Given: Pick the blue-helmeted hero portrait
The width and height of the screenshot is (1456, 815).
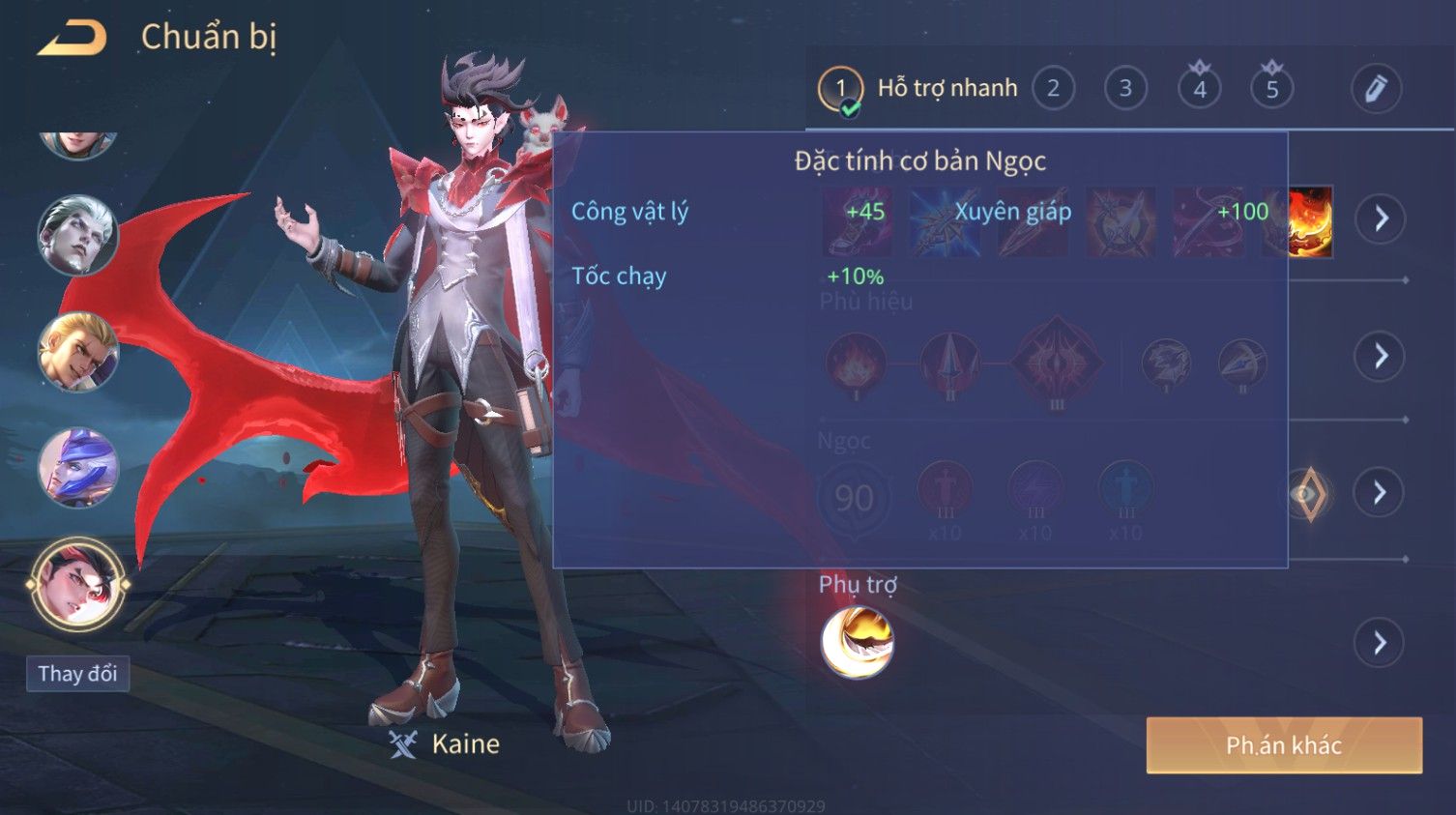Looking at the screenshot, I should click(x=77, y=469).
